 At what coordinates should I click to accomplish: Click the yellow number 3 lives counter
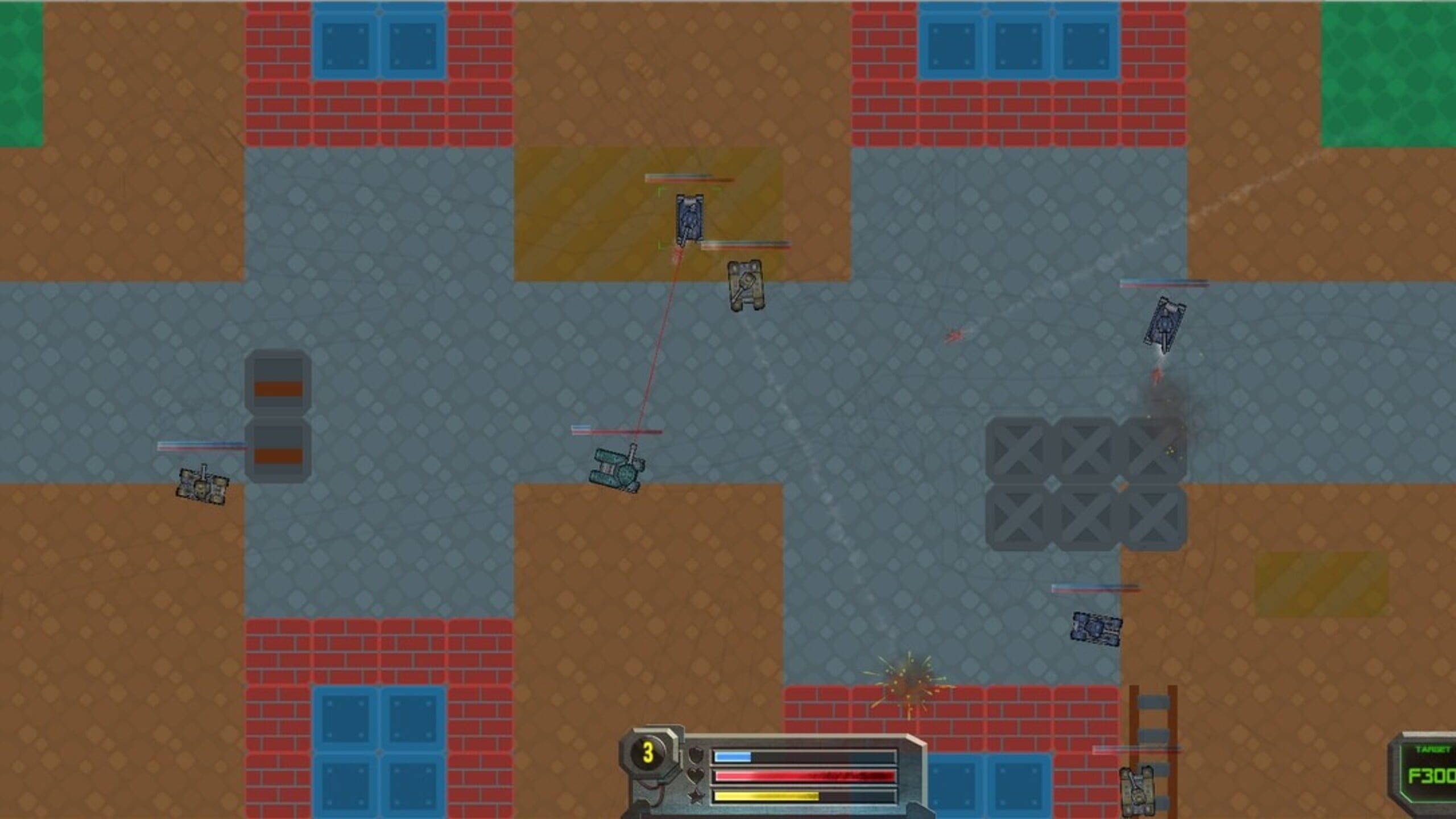click(648, 754)
